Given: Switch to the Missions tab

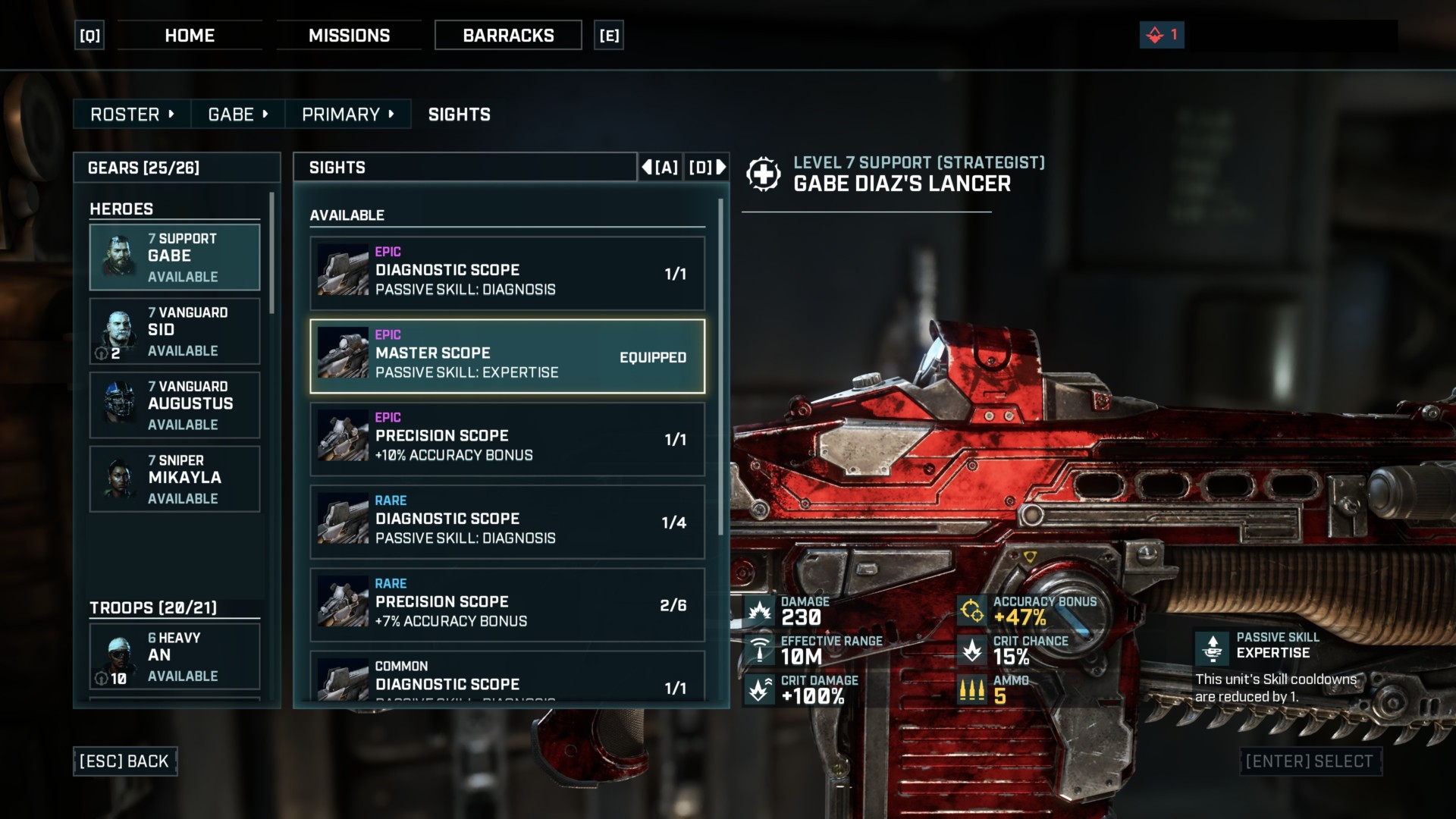Looking at the screenshot, I should pos(349,36).
